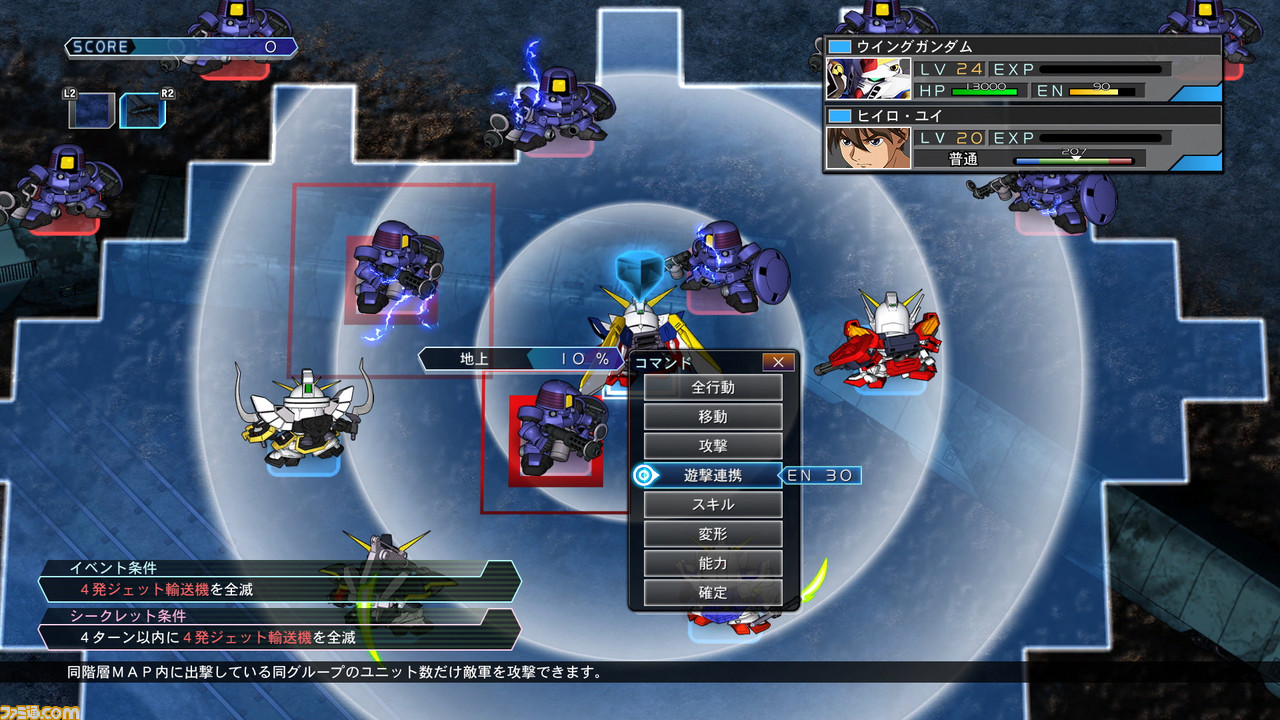Select the L2 icon slot
This screenshot has width=1280, height=720.
88,110
